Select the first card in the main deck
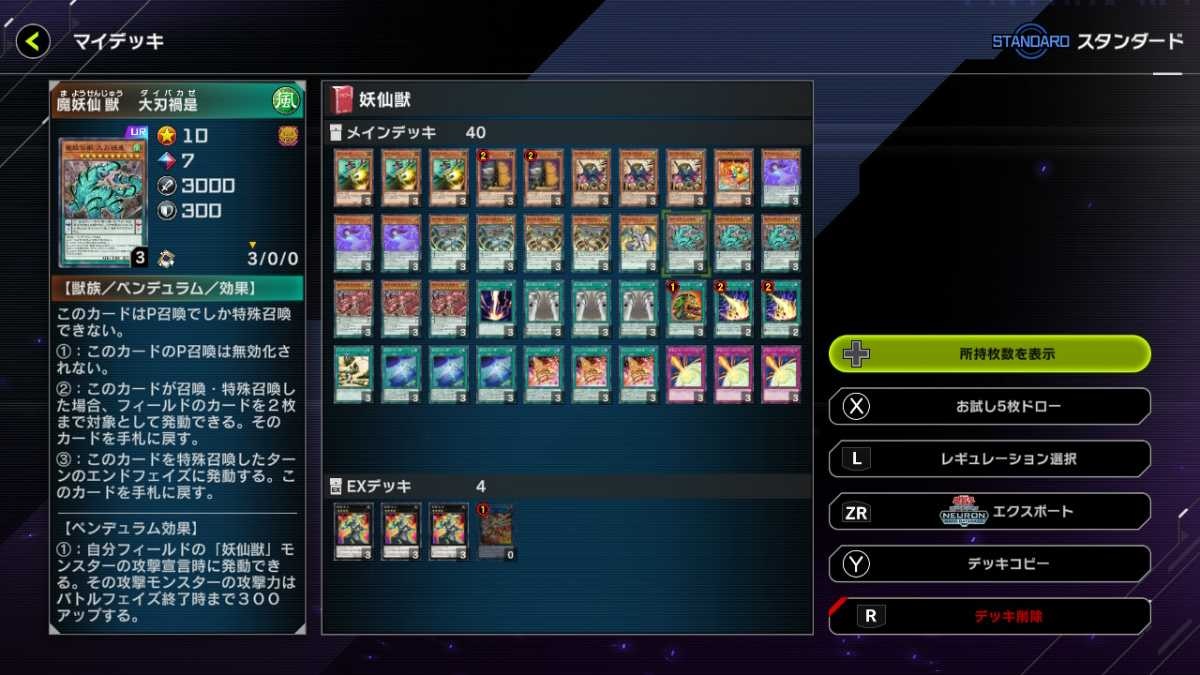 [353, 178]
